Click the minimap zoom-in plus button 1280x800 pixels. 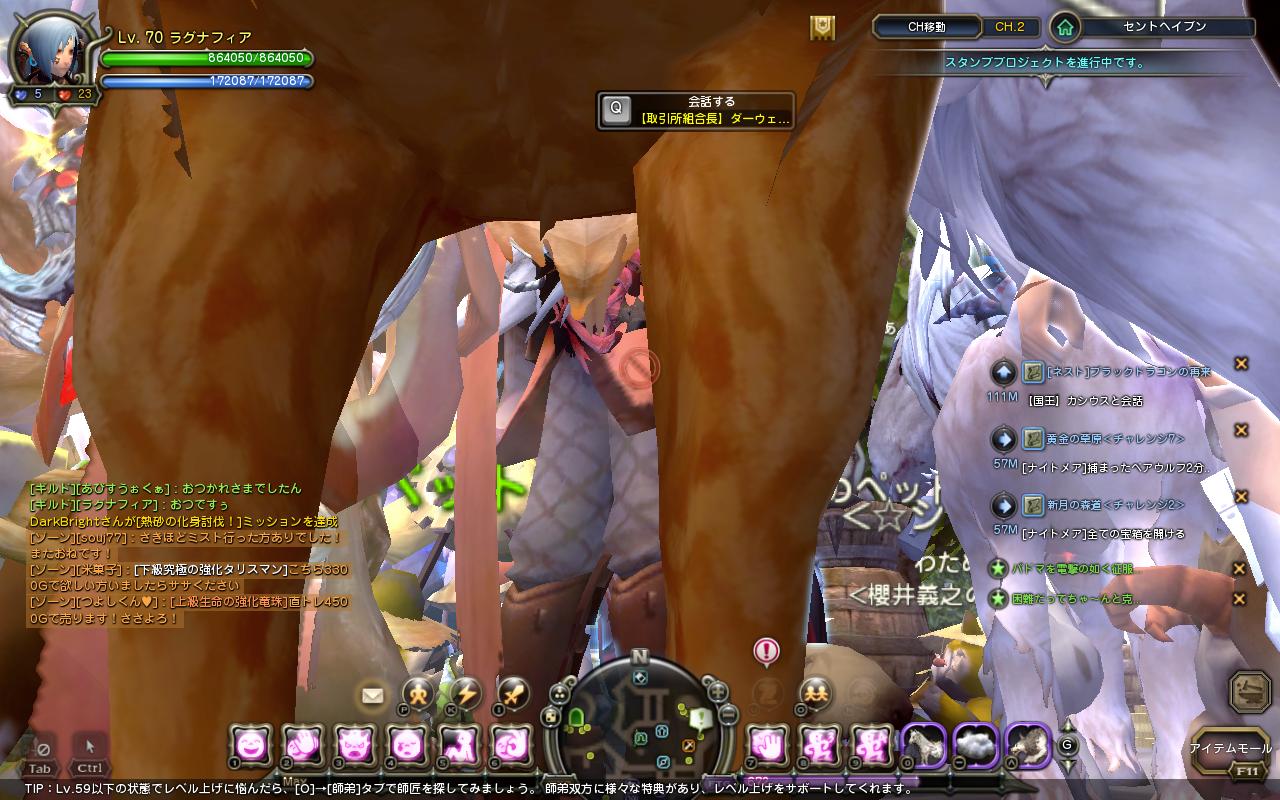click(717, 690)
